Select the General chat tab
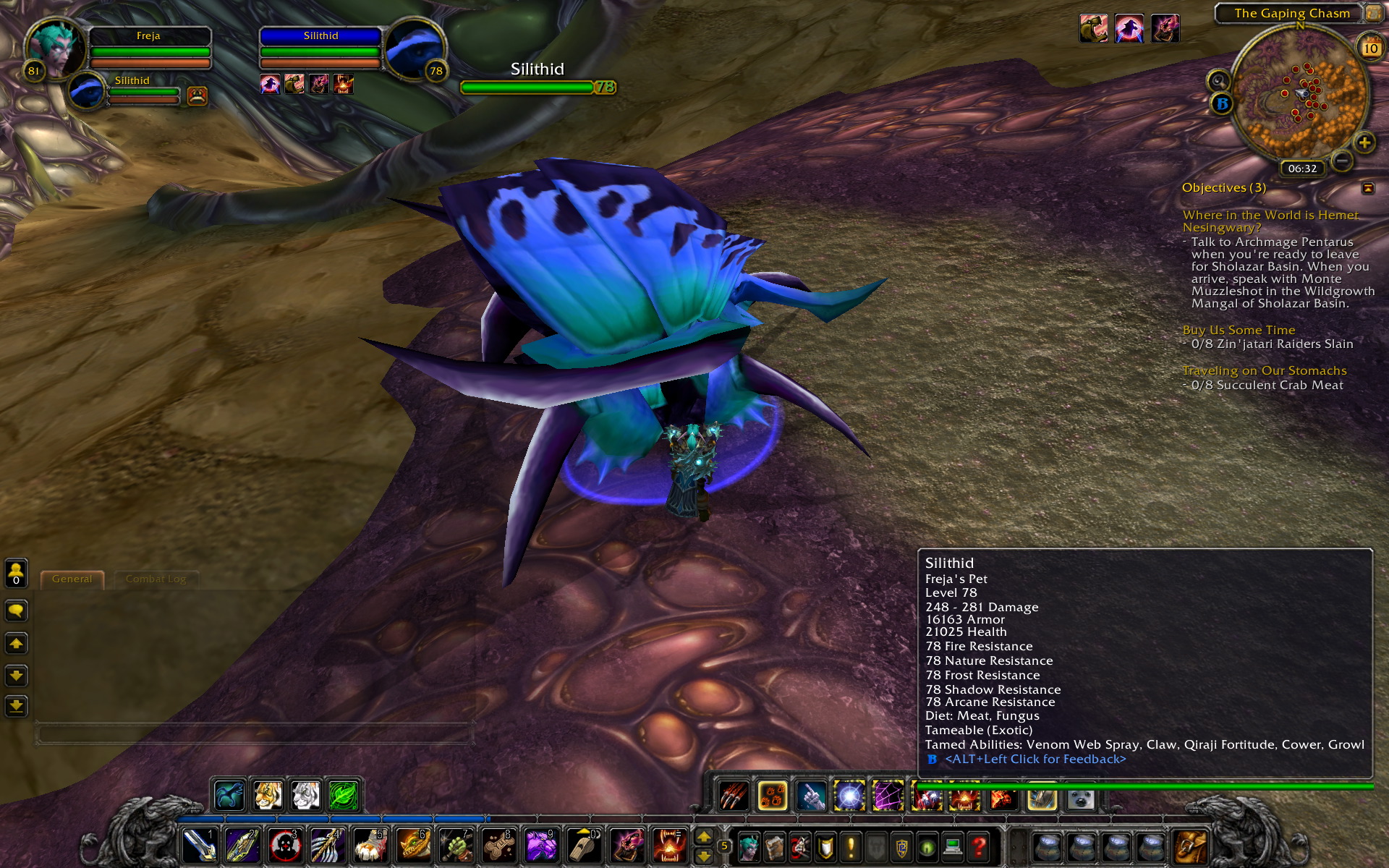Viewport: 1389px width, 868px height. coord(72,579)
